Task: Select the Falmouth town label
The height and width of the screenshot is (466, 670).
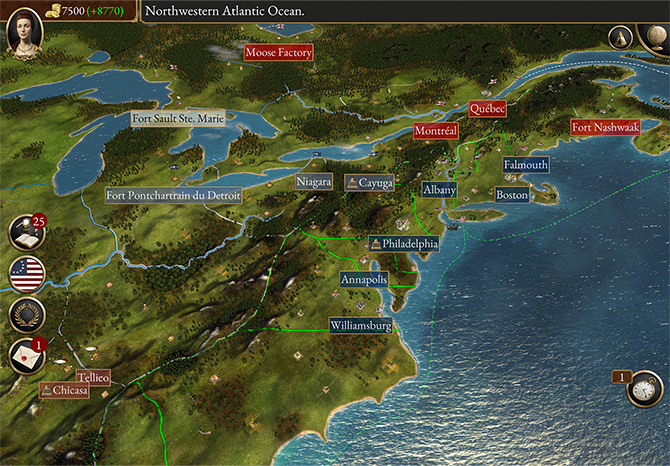Action: 526,164
